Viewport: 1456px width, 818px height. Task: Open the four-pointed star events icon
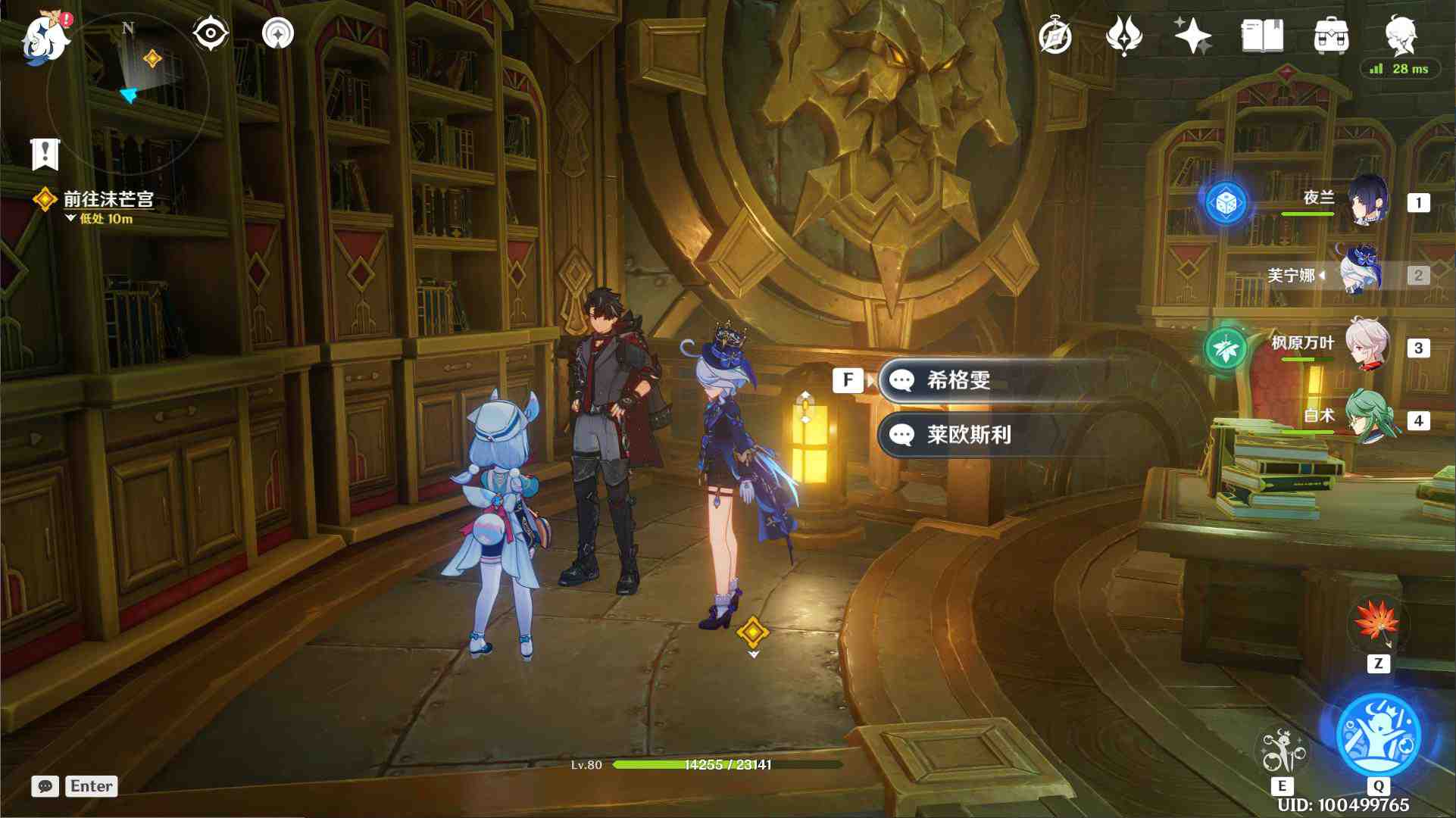(x=1192, y=36)
